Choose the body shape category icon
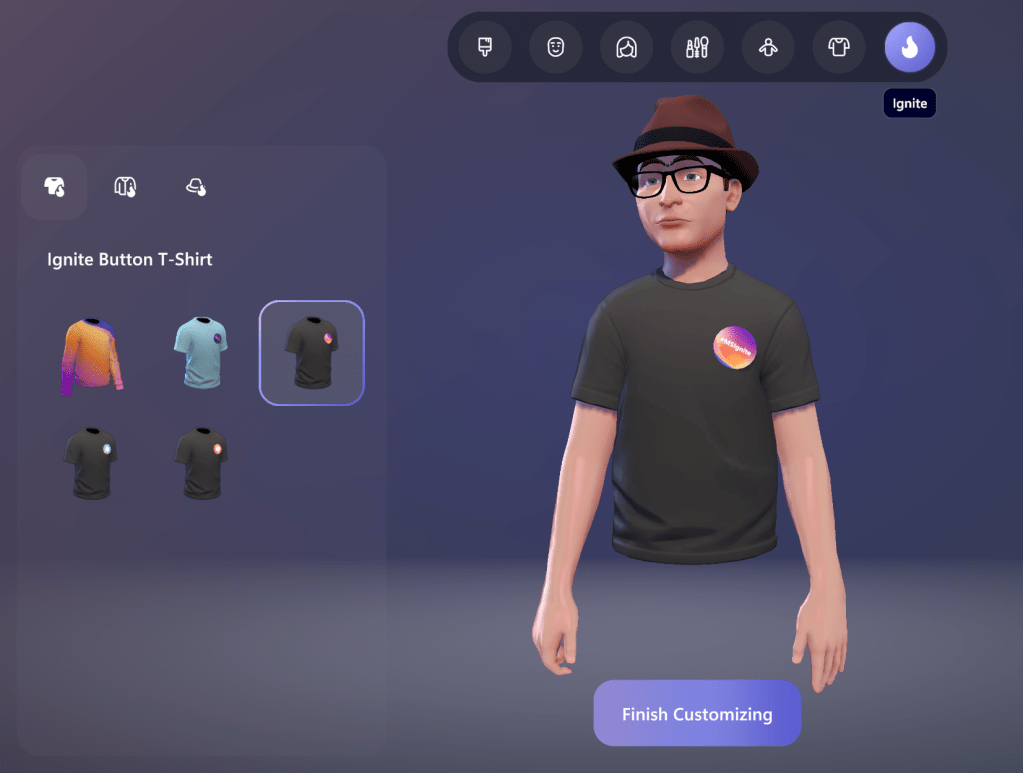1023x773 pixels. click(x=768, y=47)
